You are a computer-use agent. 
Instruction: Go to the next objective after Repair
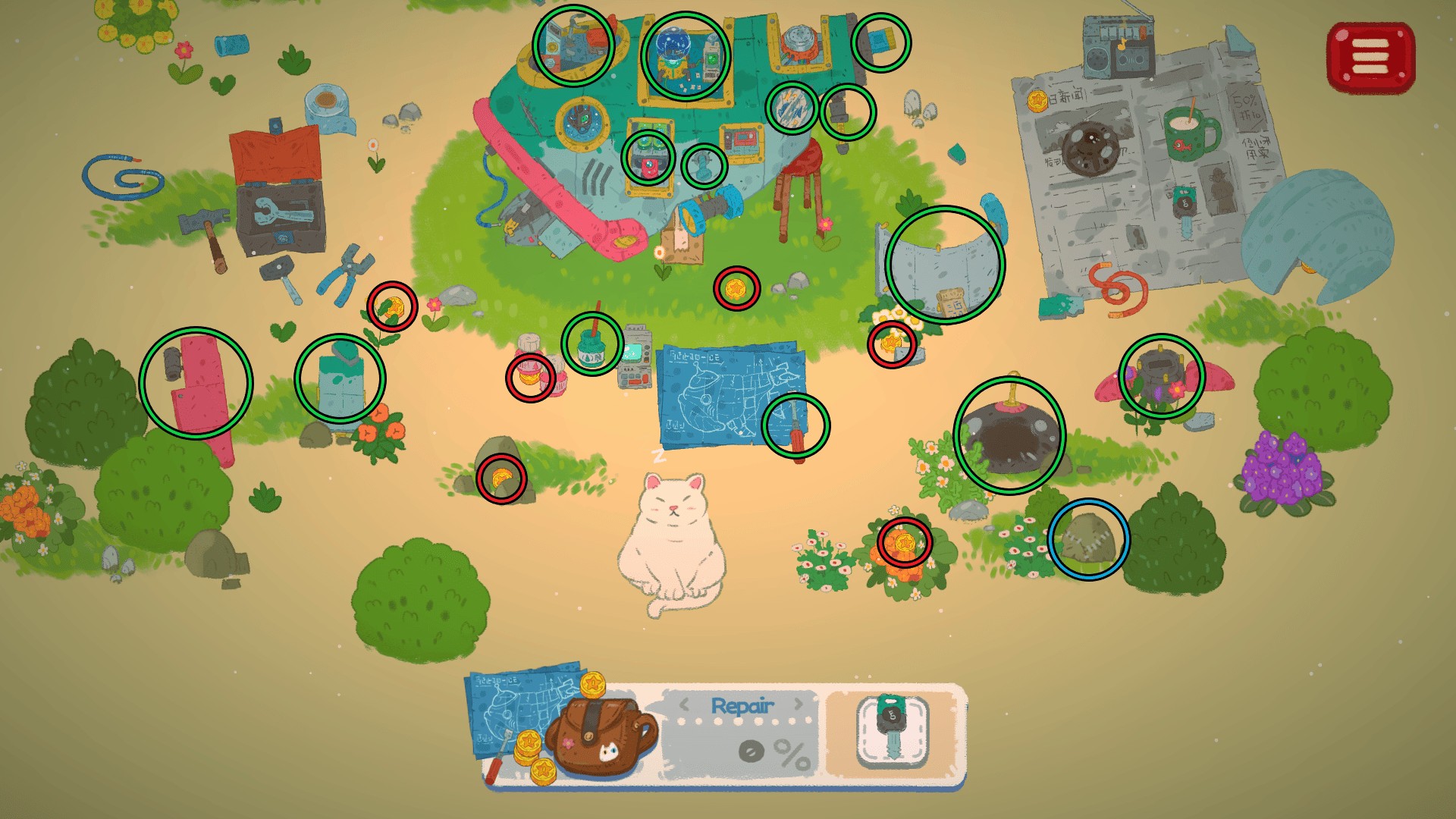[x=798, y=704]
